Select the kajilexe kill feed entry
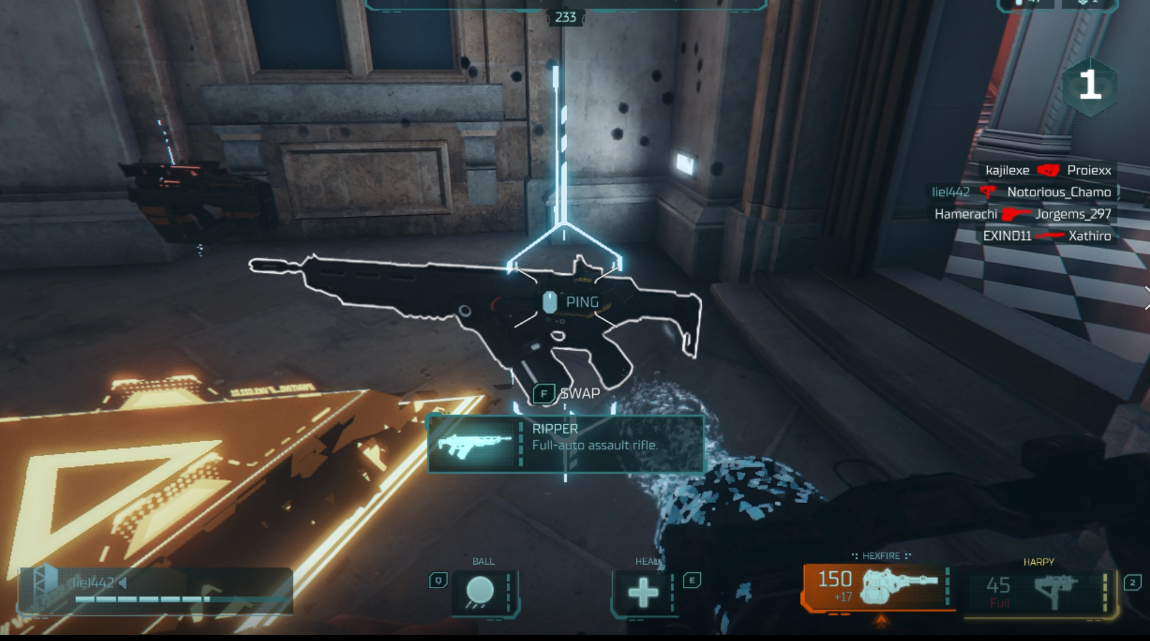 [x=1047, y=170]
